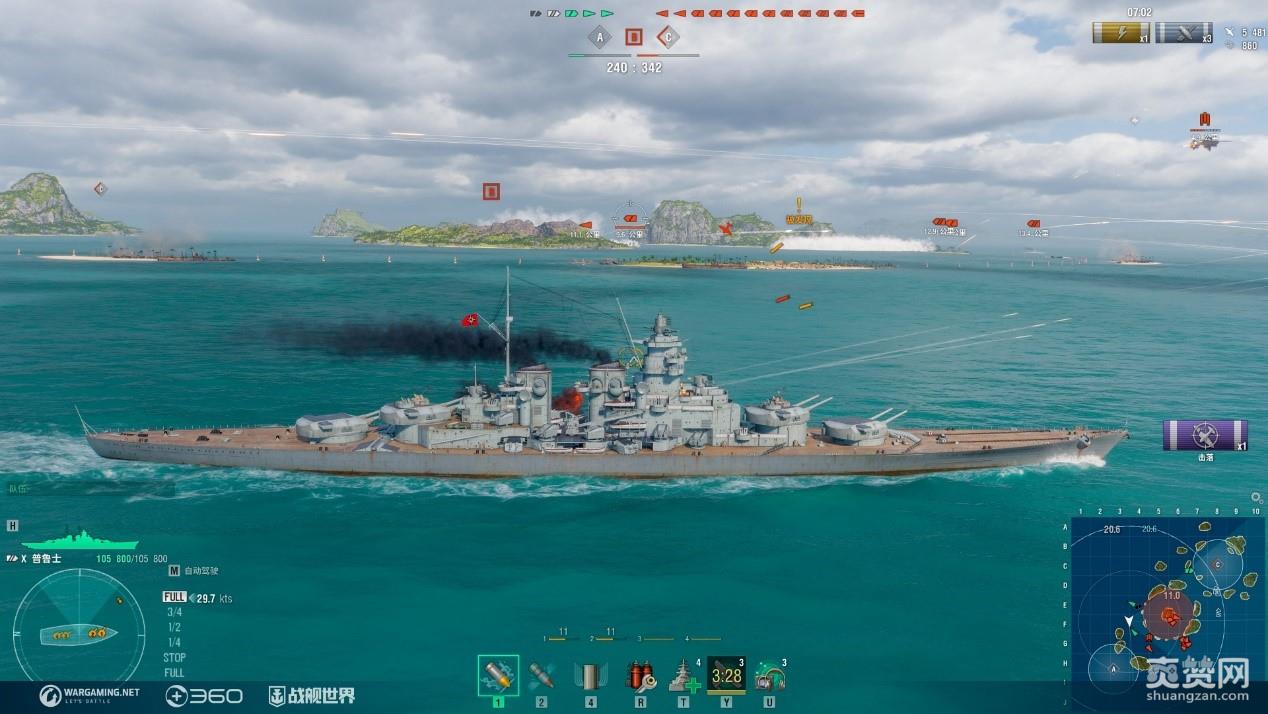Click capture point C marker on minimap
This screenshot has width=1268, height=714.
pyautogui.click(x=1217, y=564)
